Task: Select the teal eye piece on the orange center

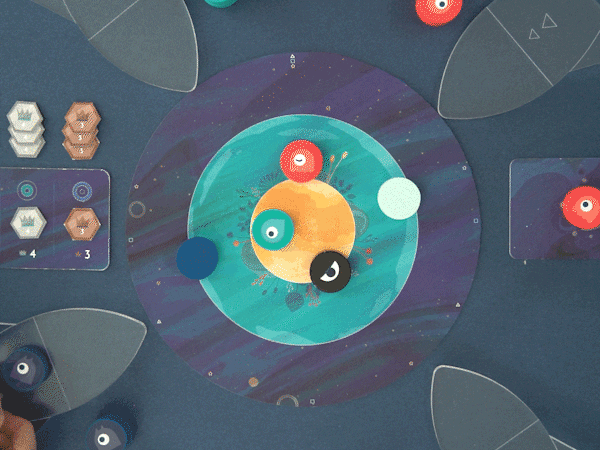Action: tap(270, 231)
